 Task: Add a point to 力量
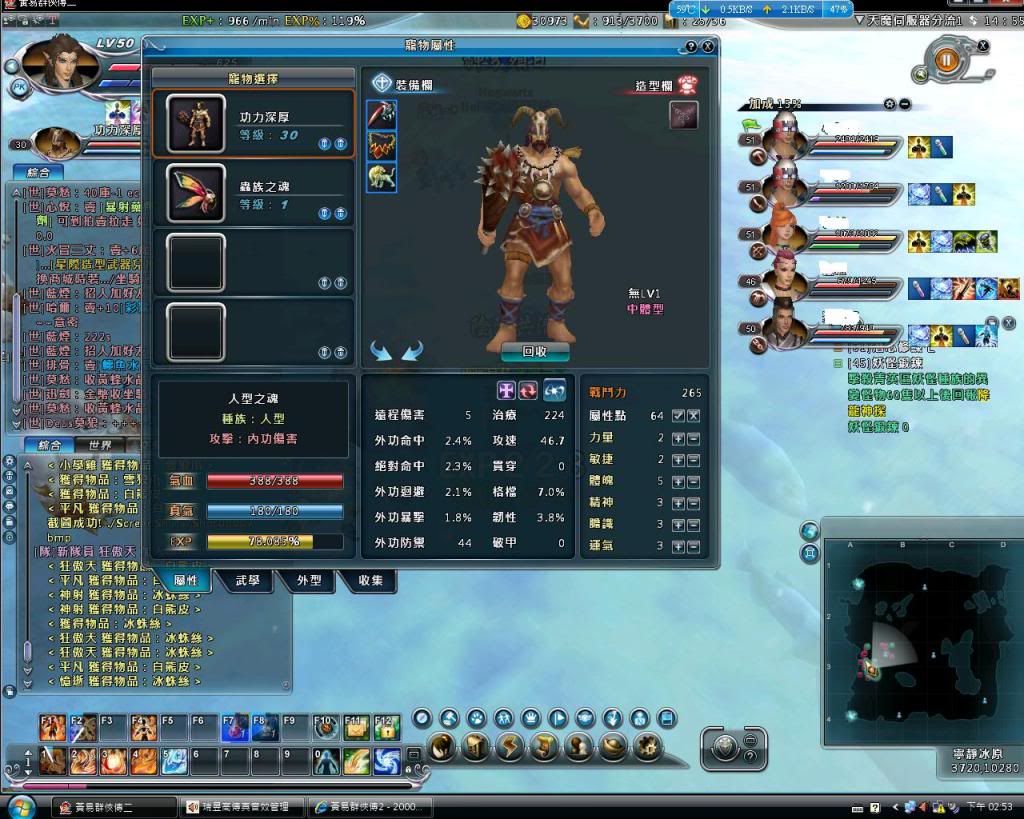click(x=678, y=438)
